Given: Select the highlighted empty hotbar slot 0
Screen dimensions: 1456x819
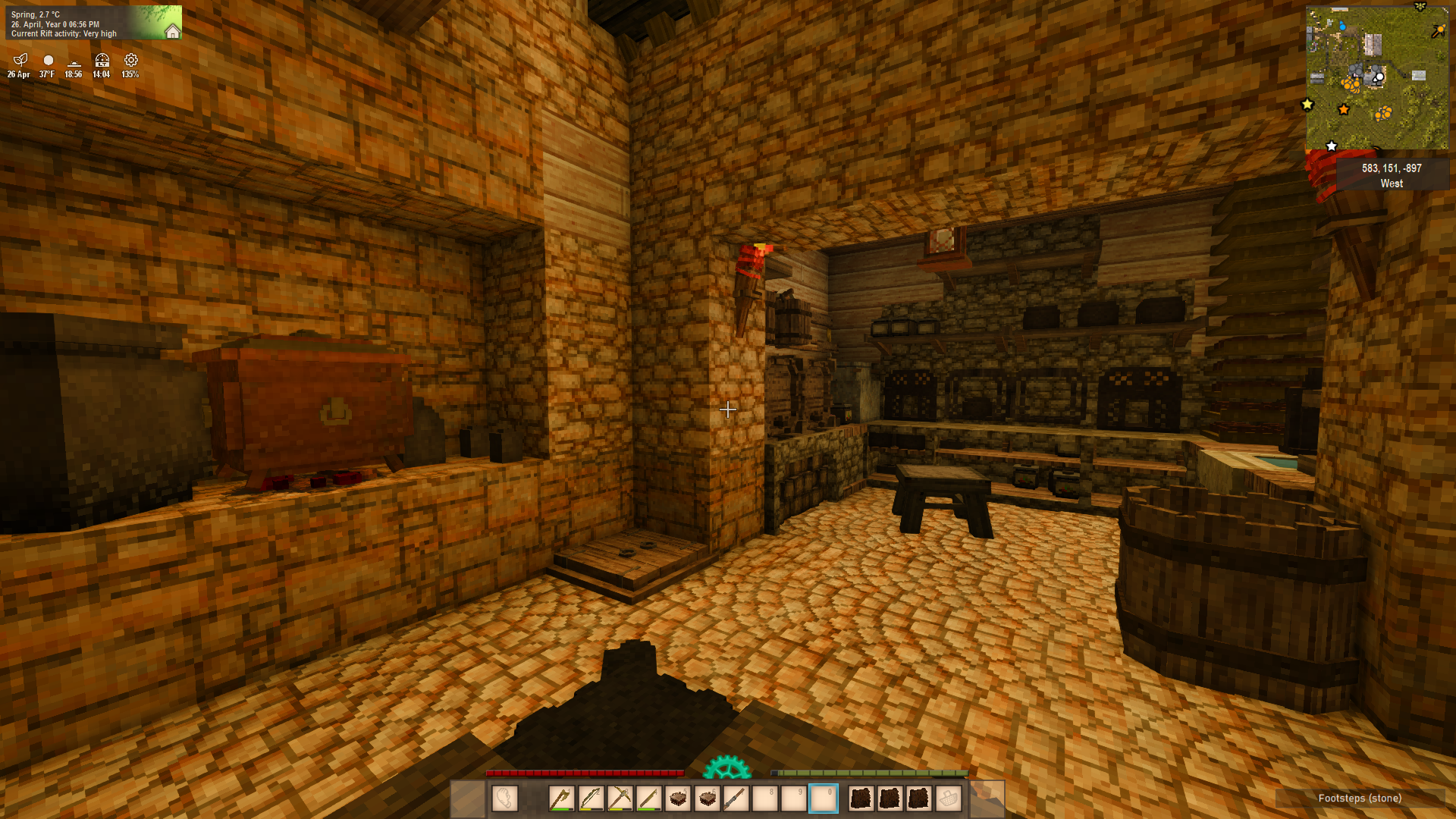Looking at the screenshot, I should click(x=823, y=798).
